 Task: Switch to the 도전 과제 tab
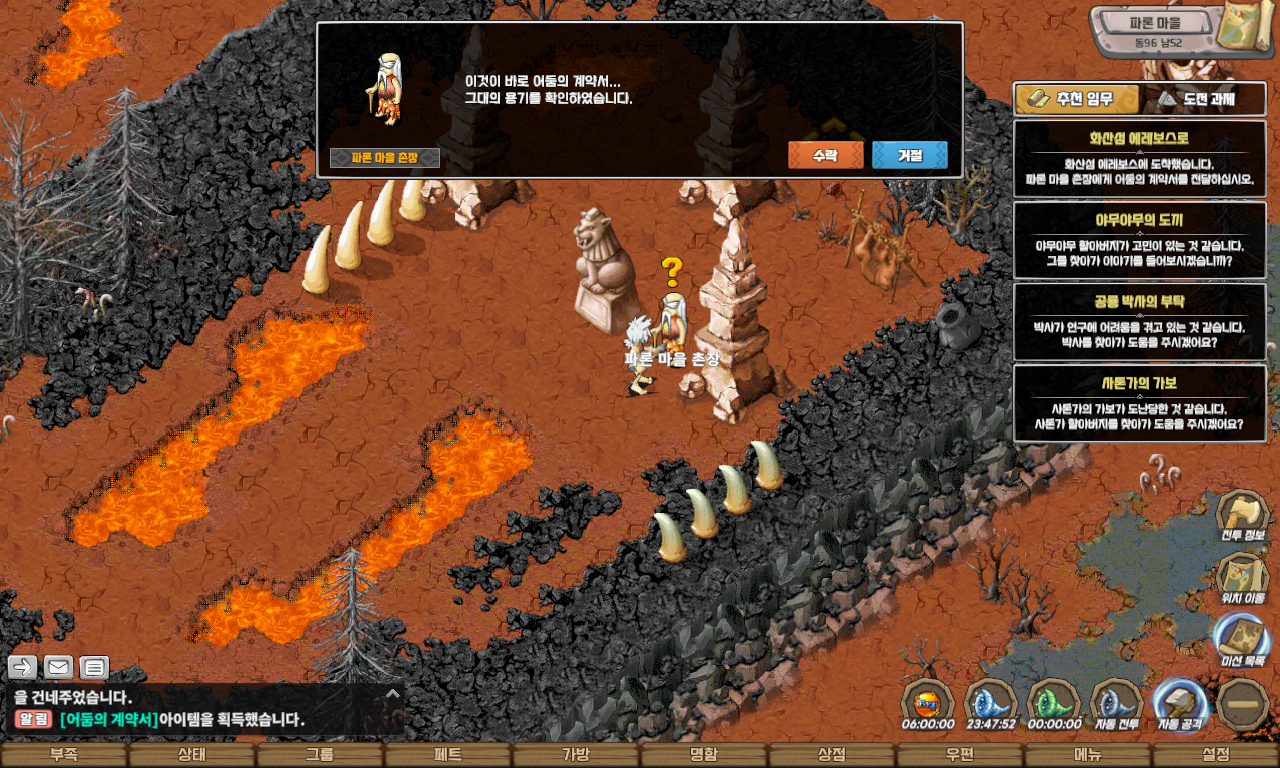point(1203,99)
